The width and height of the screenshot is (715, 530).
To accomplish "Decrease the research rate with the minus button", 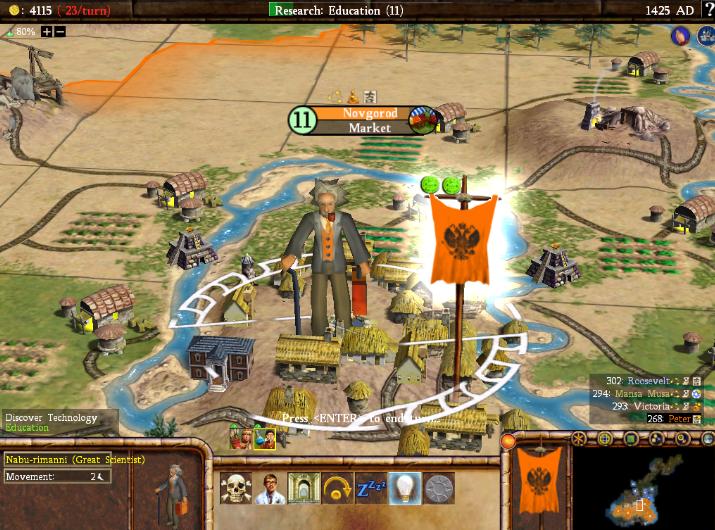I will click(60, 32).
